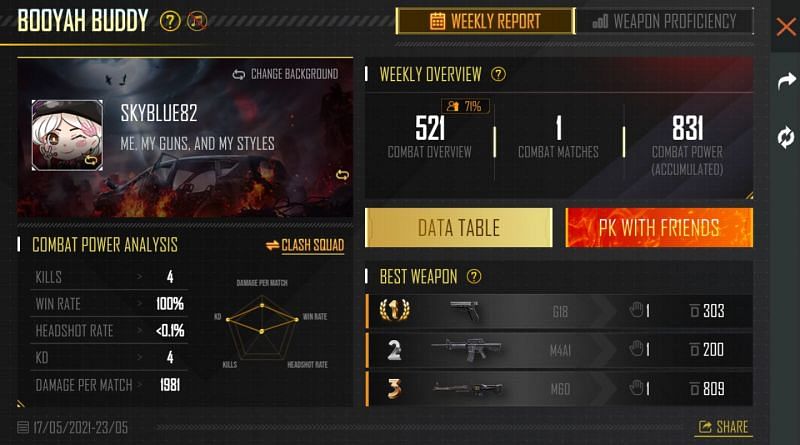The image size is (800, 445).
Task: Select PK With Friends
Action: tap(659, 228)
